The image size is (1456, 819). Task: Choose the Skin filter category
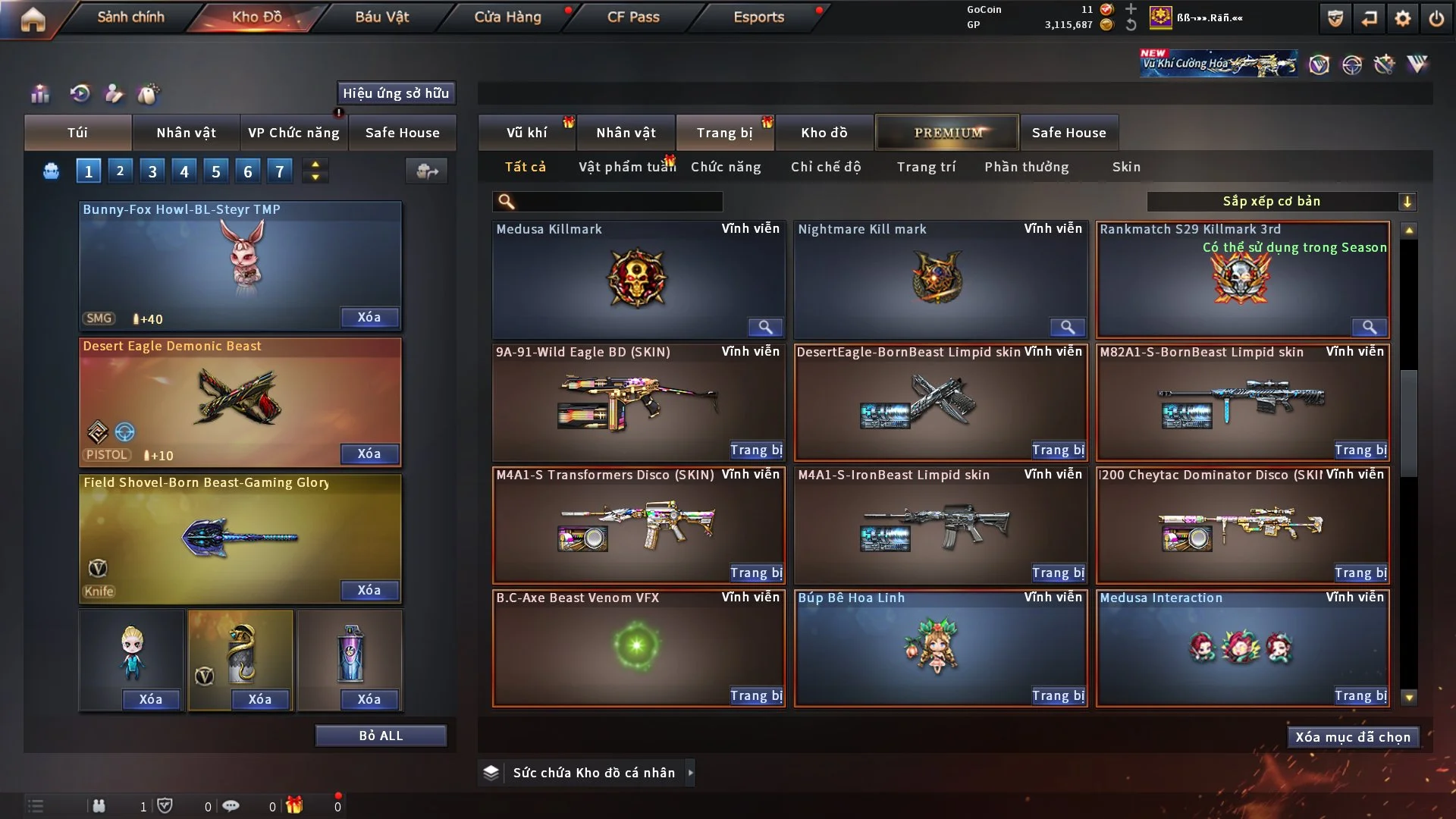tap(1126, 167)
